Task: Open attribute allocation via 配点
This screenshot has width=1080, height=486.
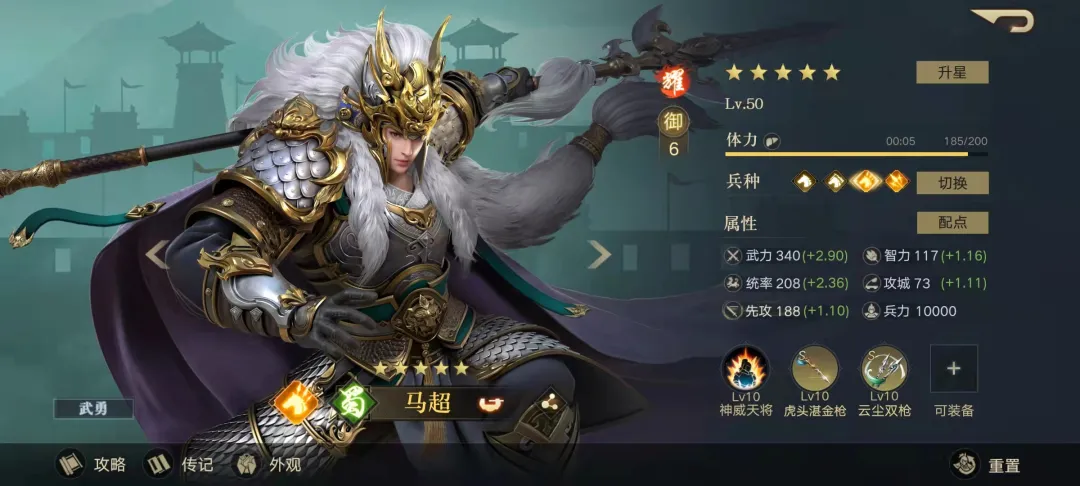Action: click(952, 223)
